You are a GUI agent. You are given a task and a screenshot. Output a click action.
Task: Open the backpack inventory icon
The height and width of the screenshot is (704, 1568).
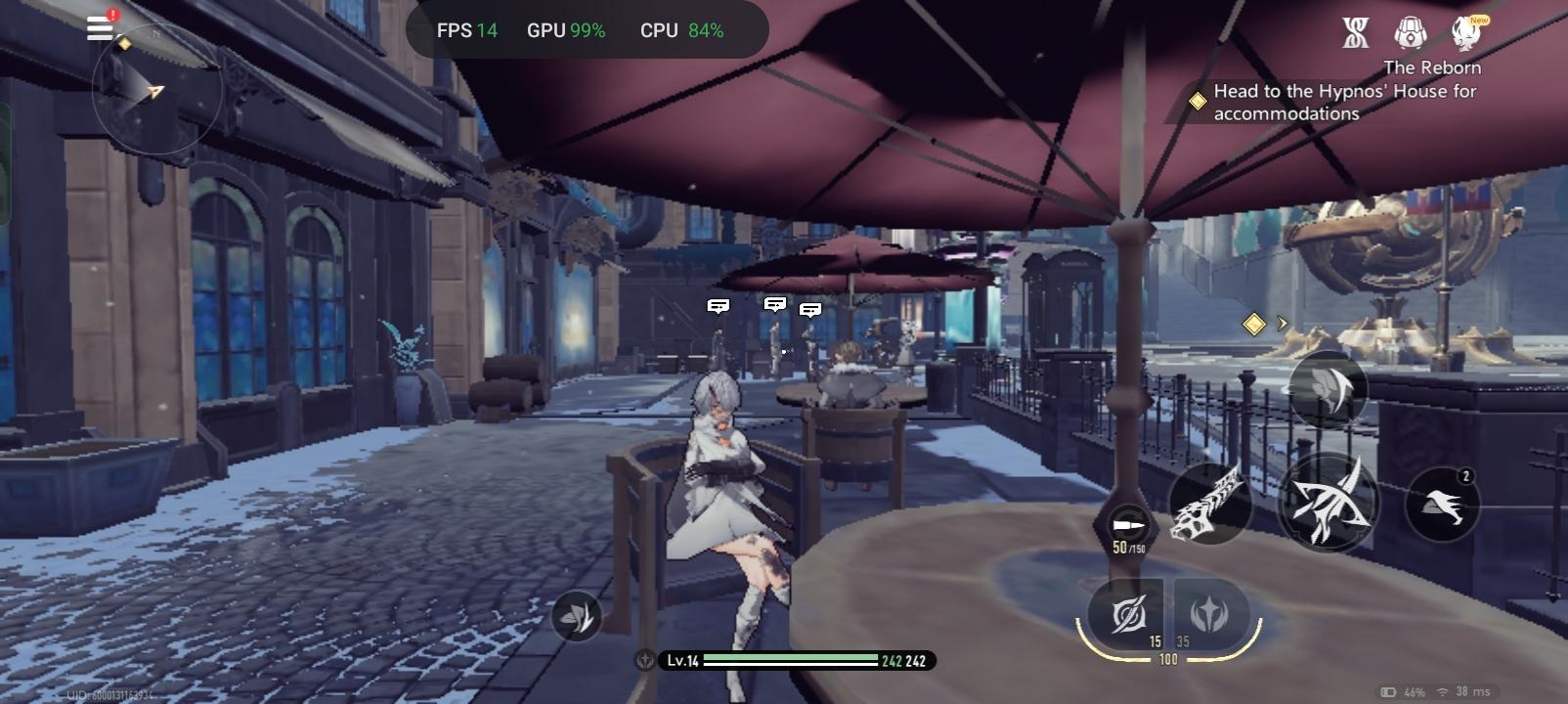[x=1410, y=33]
